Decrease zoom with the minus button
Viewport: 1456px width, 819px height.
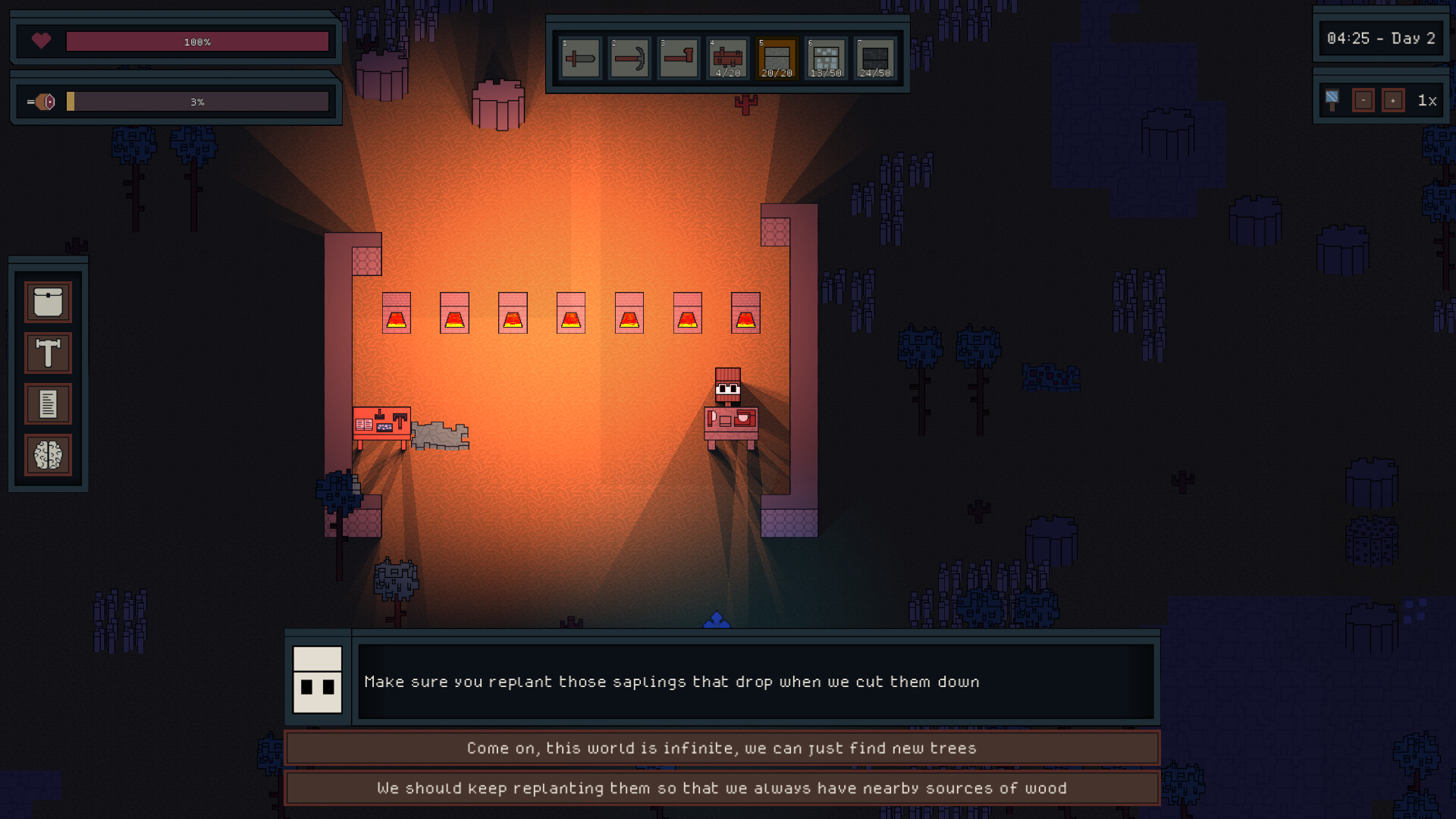click(1363, 99)
